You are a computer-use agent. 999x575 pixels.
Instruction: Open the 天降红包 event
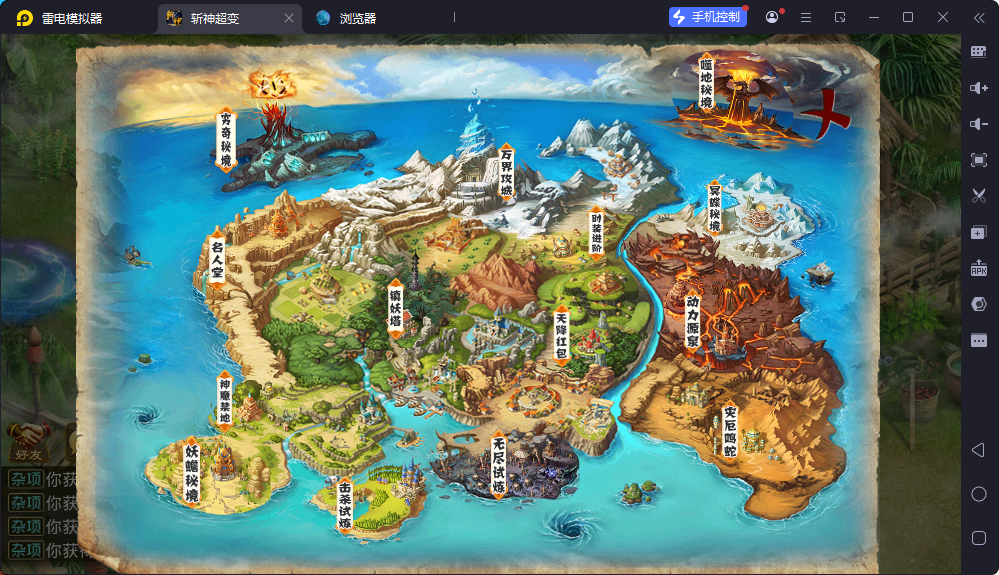click(x=562, y=335)
